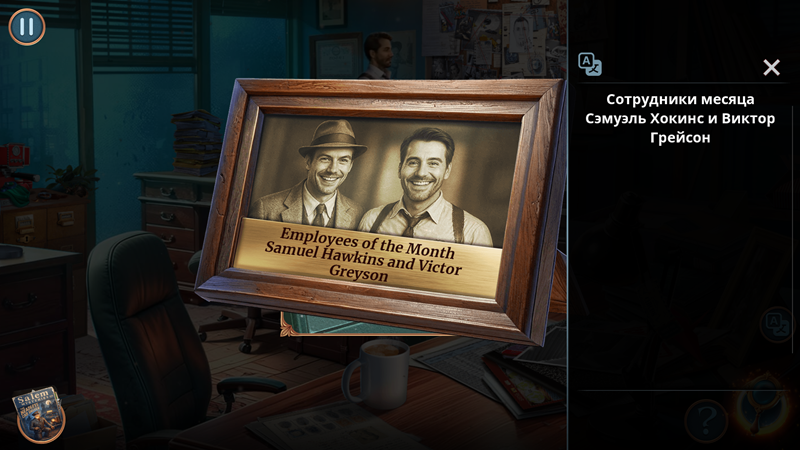Close the Russian translation panel
The height and width of the screenshot is (450, 800).
(771, 67)
